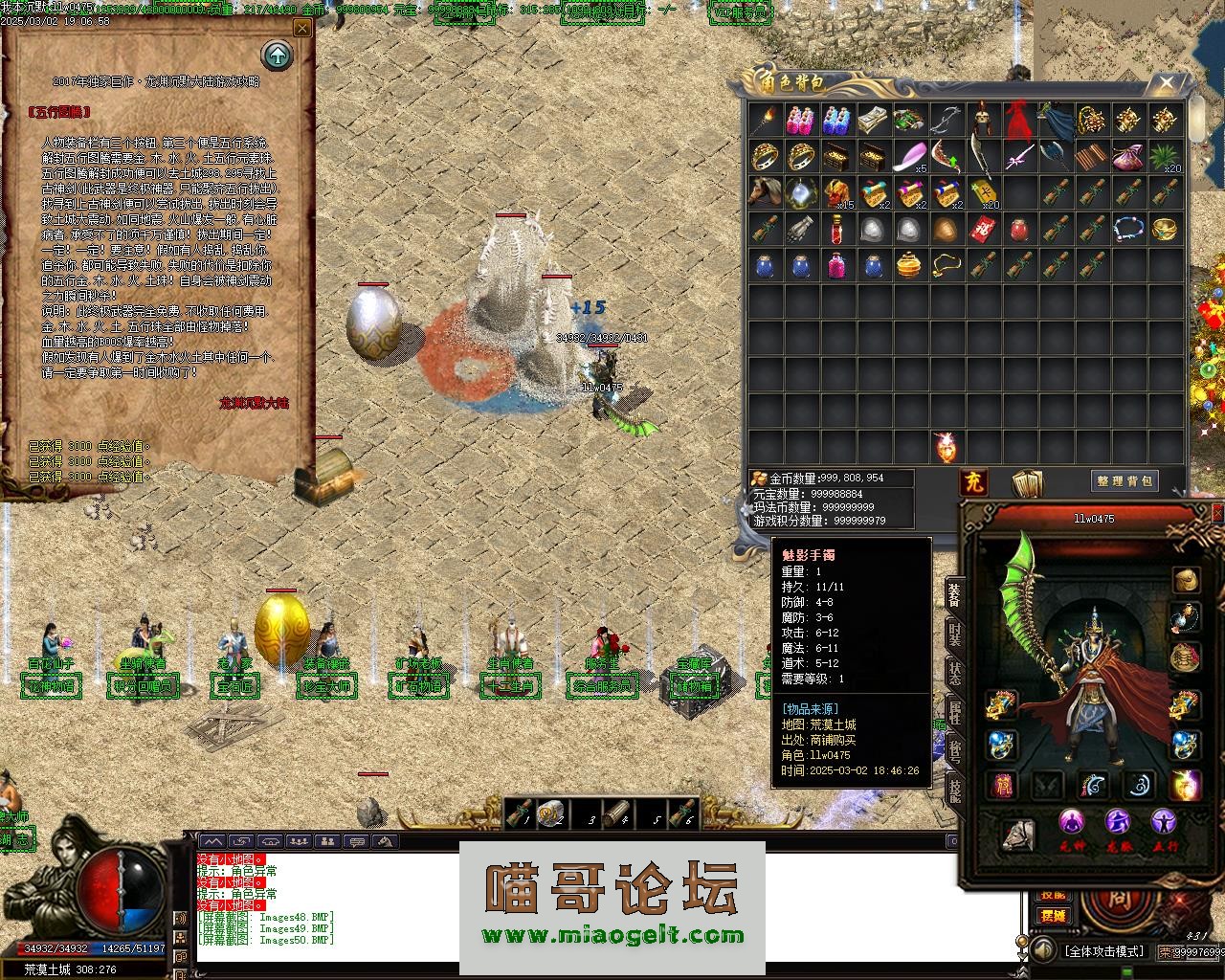Close the character bag window
1225x980 pixels.
click(x=1167, y=83)
